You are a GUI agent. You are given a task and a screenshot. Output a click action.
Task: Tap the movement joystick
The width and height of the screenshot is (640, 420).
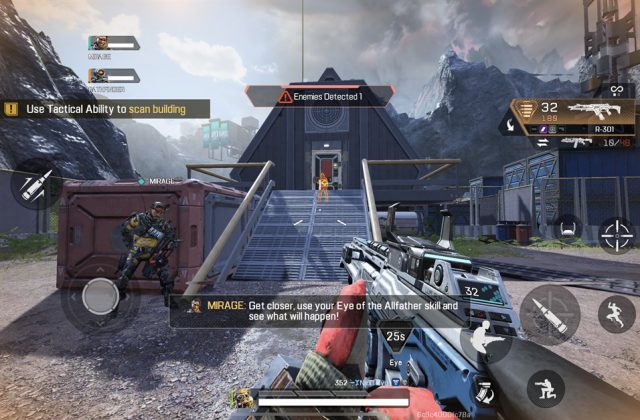point(100,295)
